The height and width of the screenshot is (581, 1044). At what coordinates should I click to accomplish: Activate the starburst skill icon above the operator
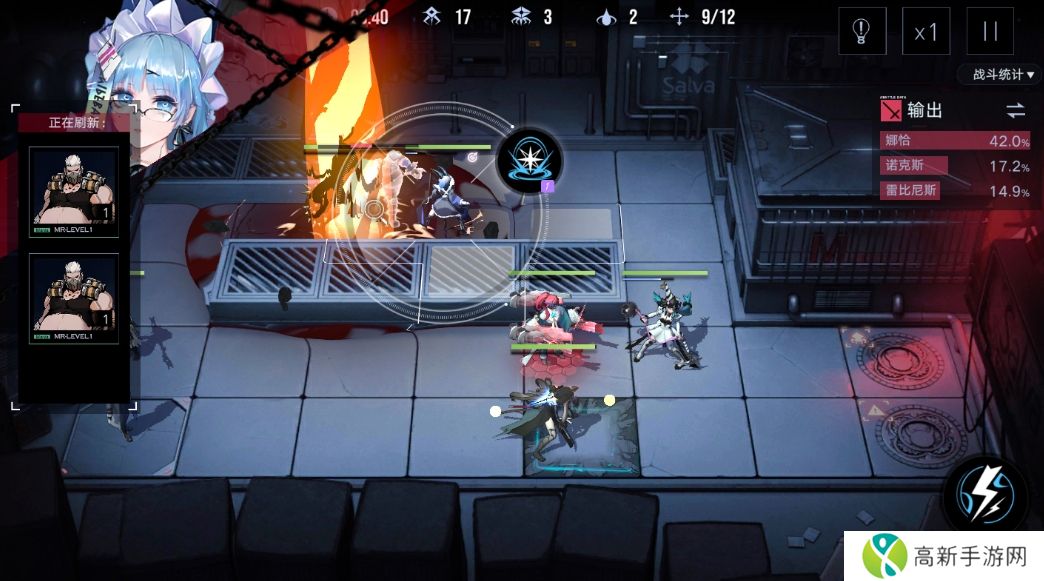pyautogui.click(x=529, y=159)
